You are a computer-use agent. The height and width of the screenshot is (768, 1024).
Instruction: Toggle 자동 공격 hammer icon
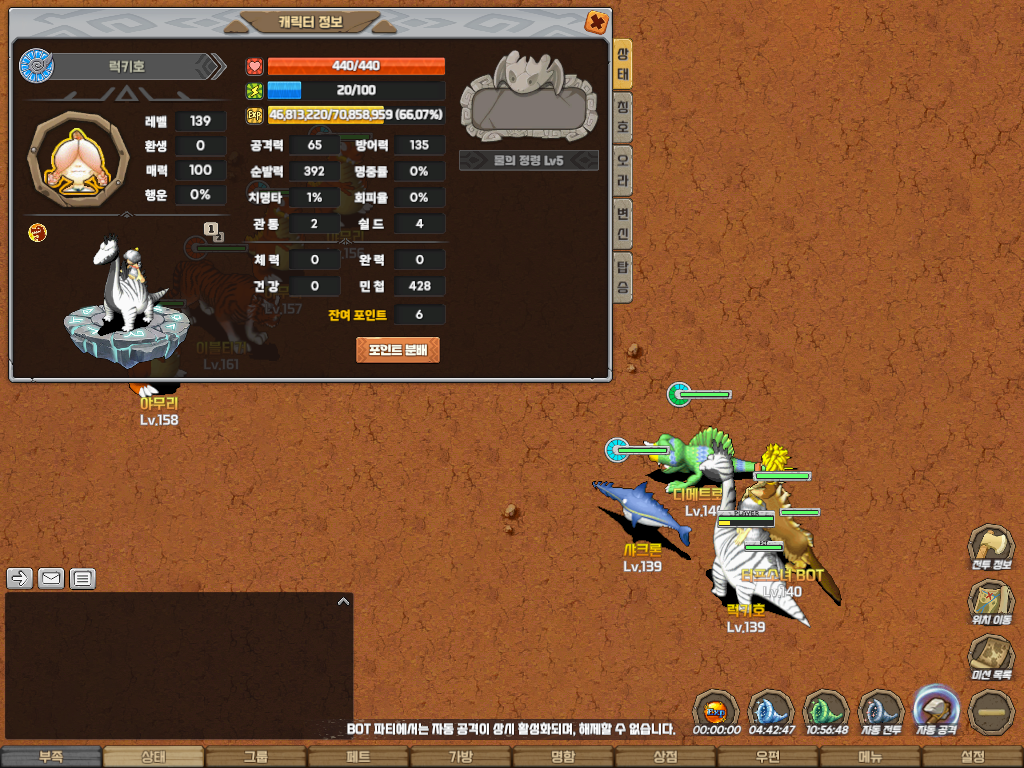pos(937,711)
